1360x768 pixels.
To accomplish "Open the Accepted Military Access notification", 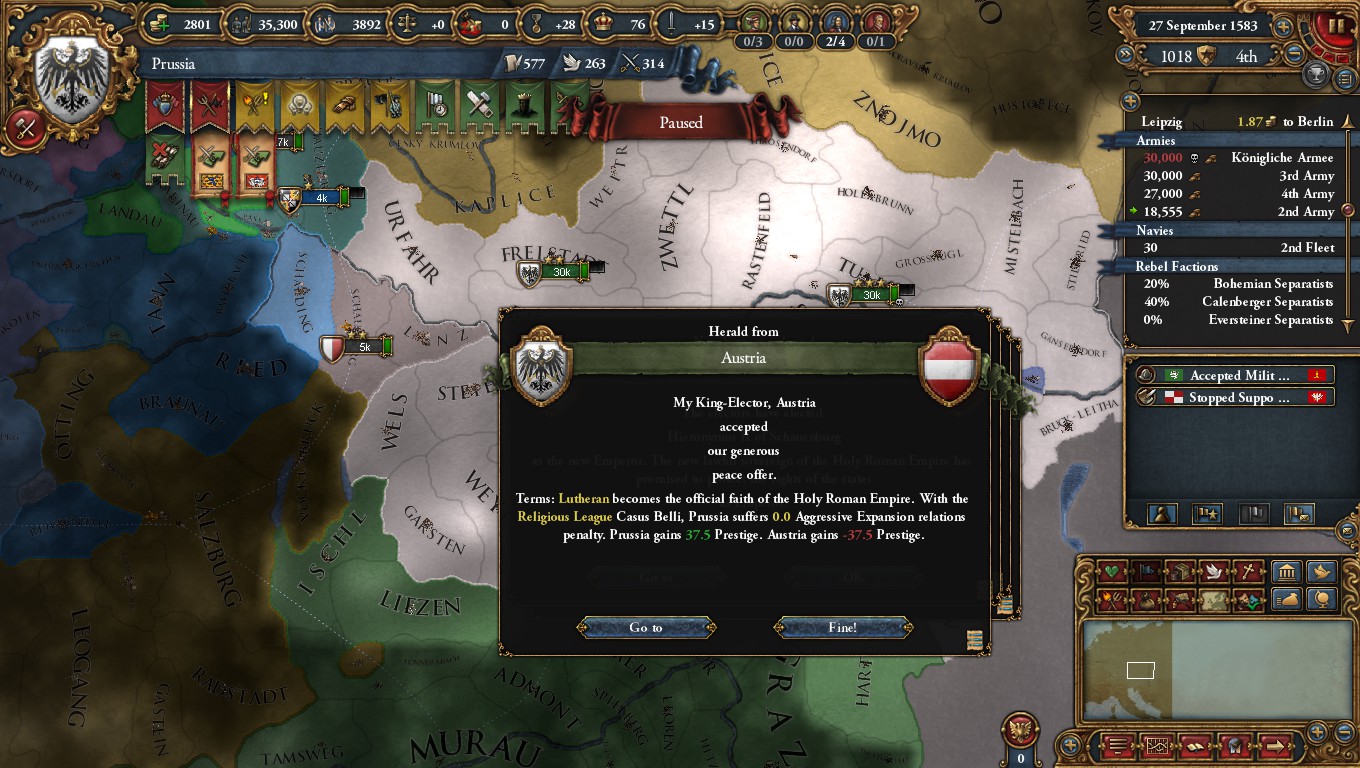I will [1236, 375].
